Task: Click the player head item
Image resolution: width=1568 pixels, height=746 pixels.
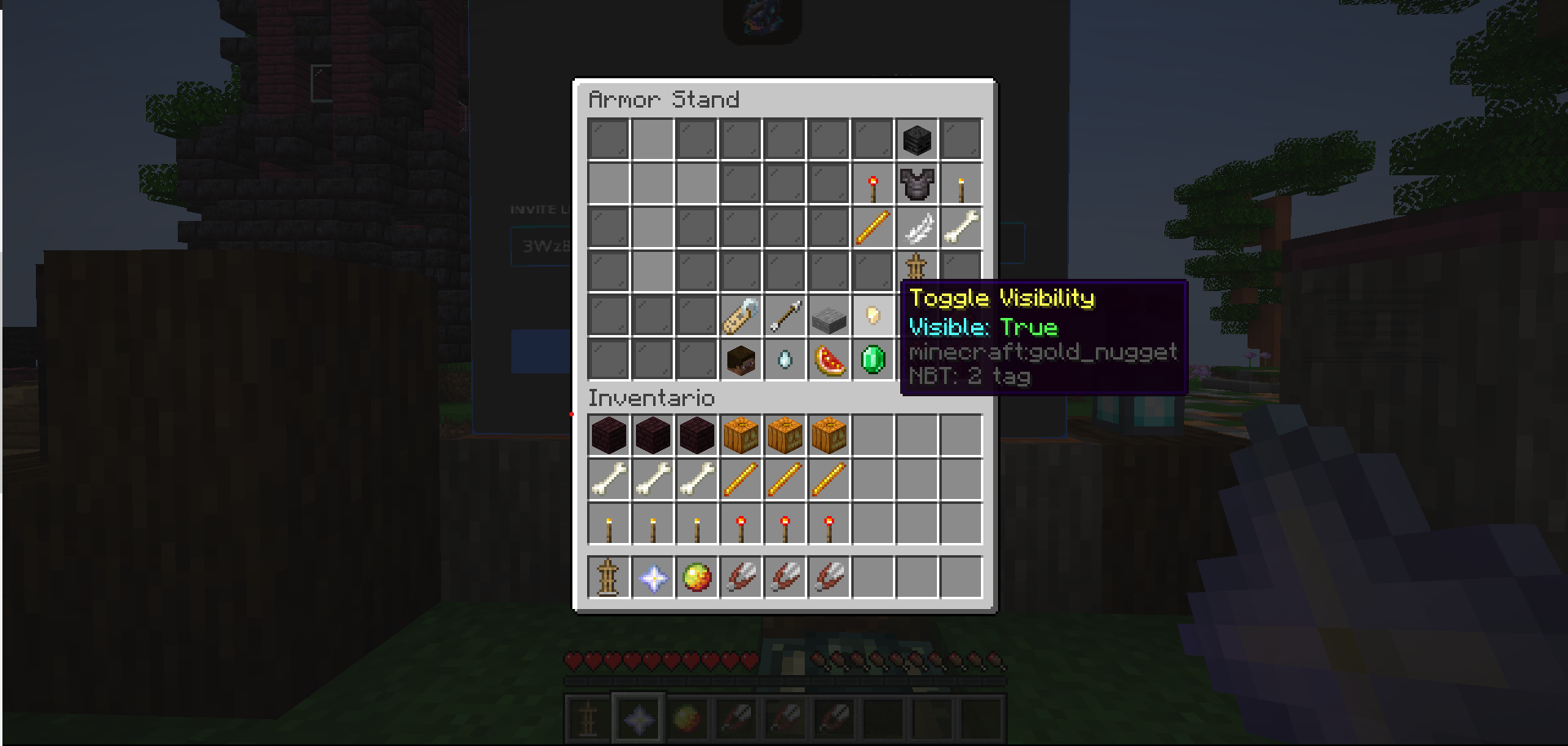Action: tap(739, 360)
